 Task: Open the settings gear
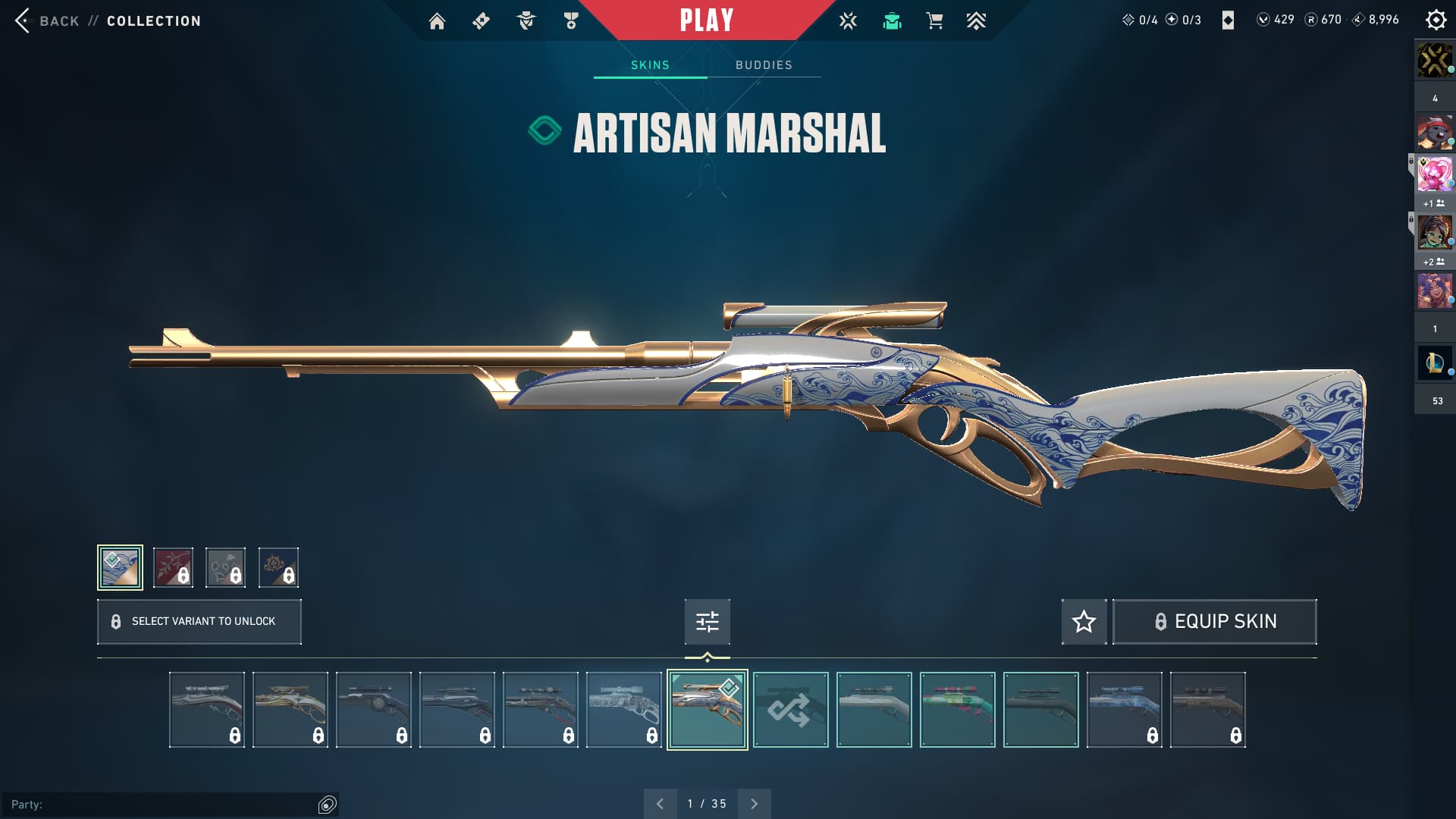[x=1436, y=20]
